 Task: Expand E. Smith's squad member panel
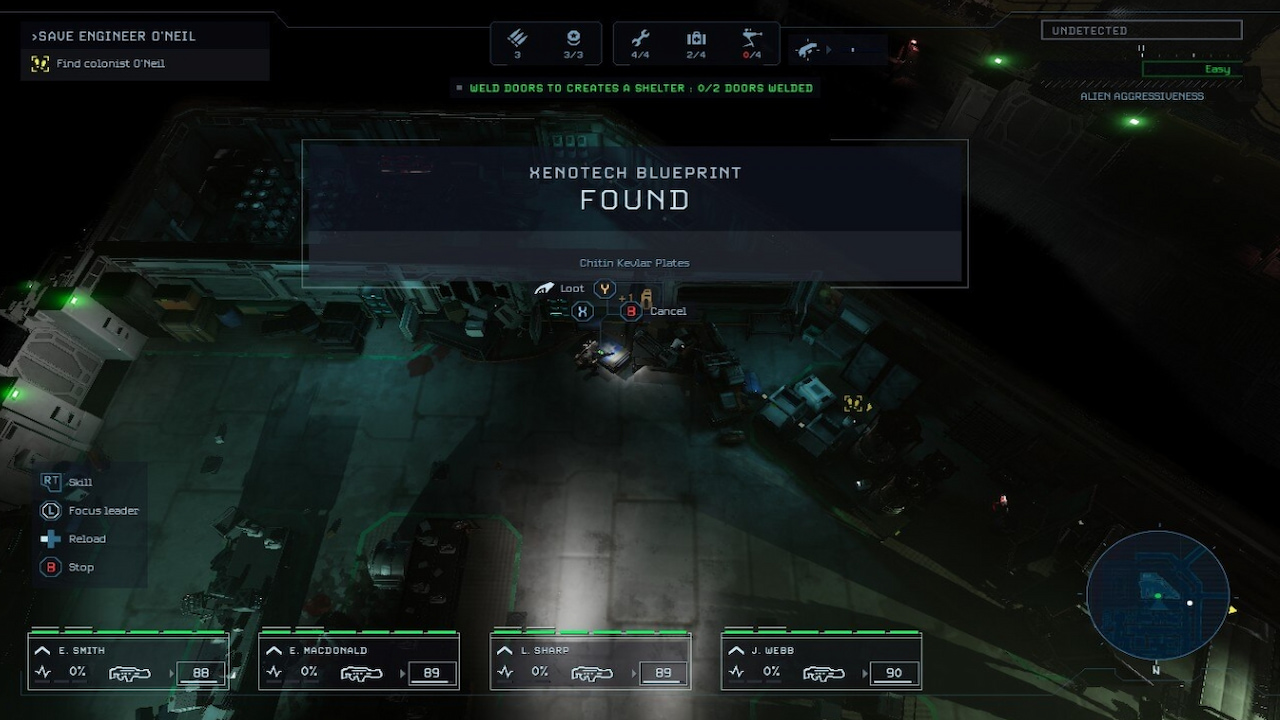pyautogui.click(x=40, y=649)
